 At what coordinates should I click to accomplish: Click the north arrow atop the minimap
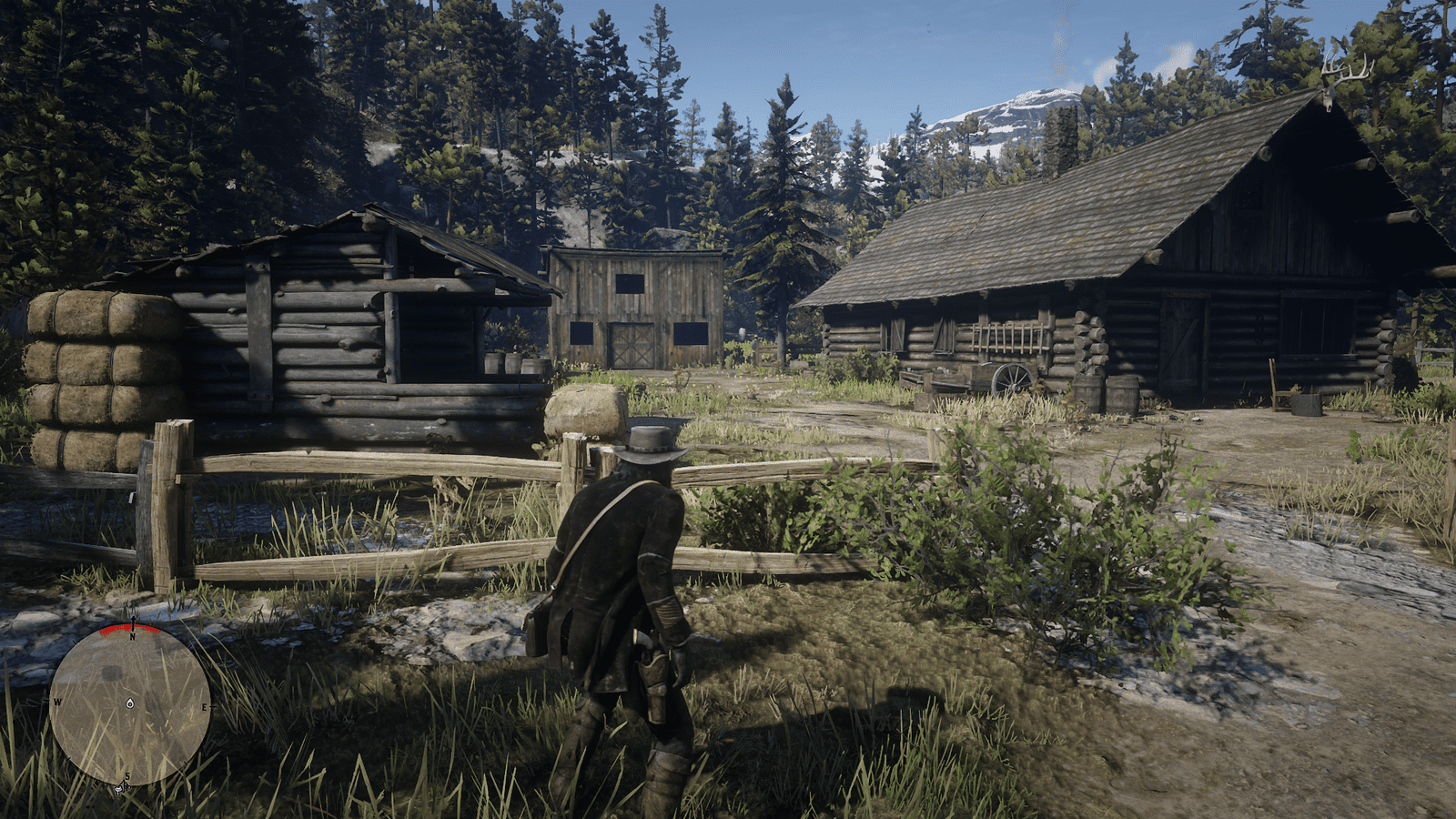click(134, 618)
